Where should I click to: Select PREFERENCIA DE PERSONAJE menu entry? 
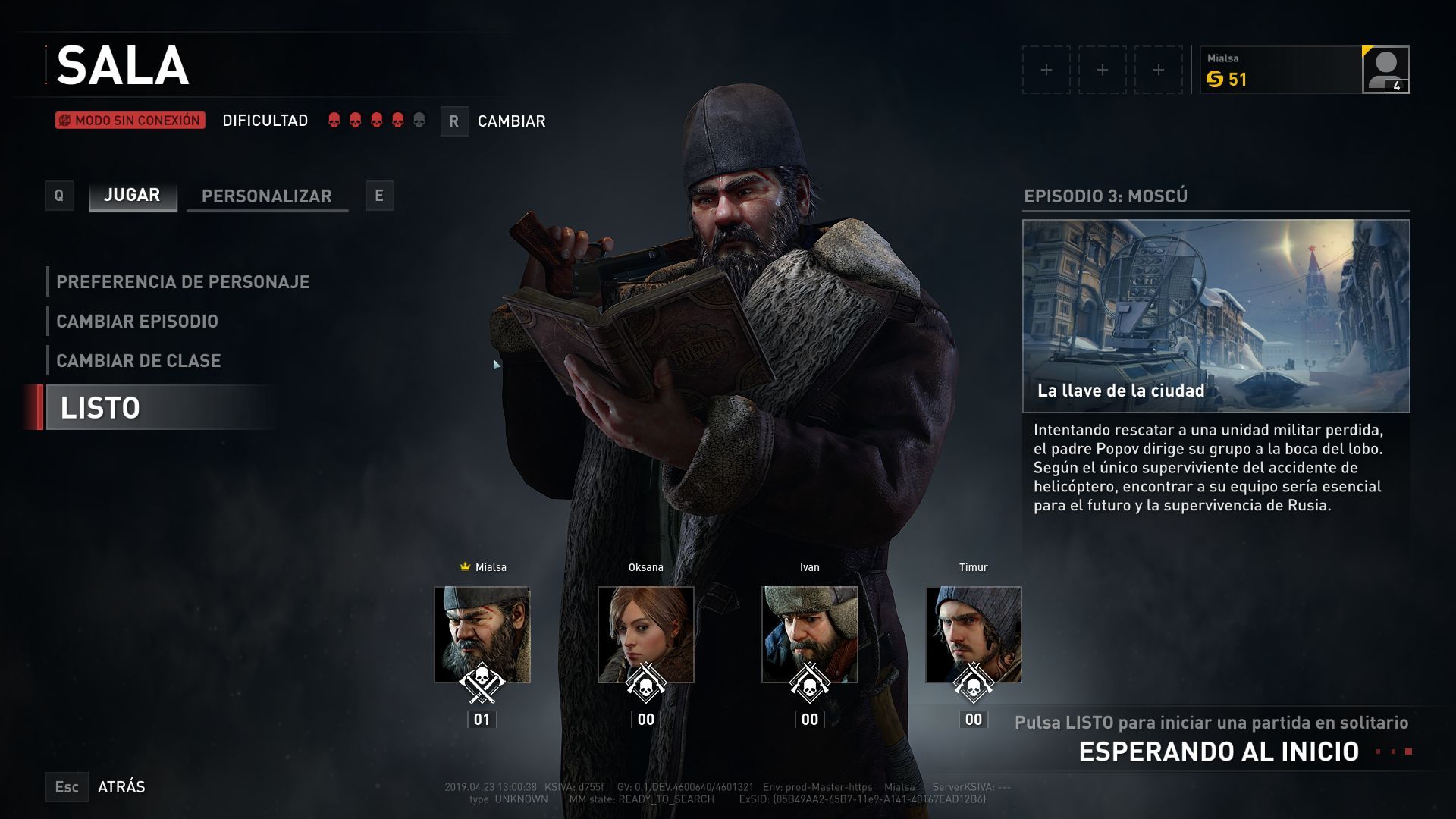183,282
